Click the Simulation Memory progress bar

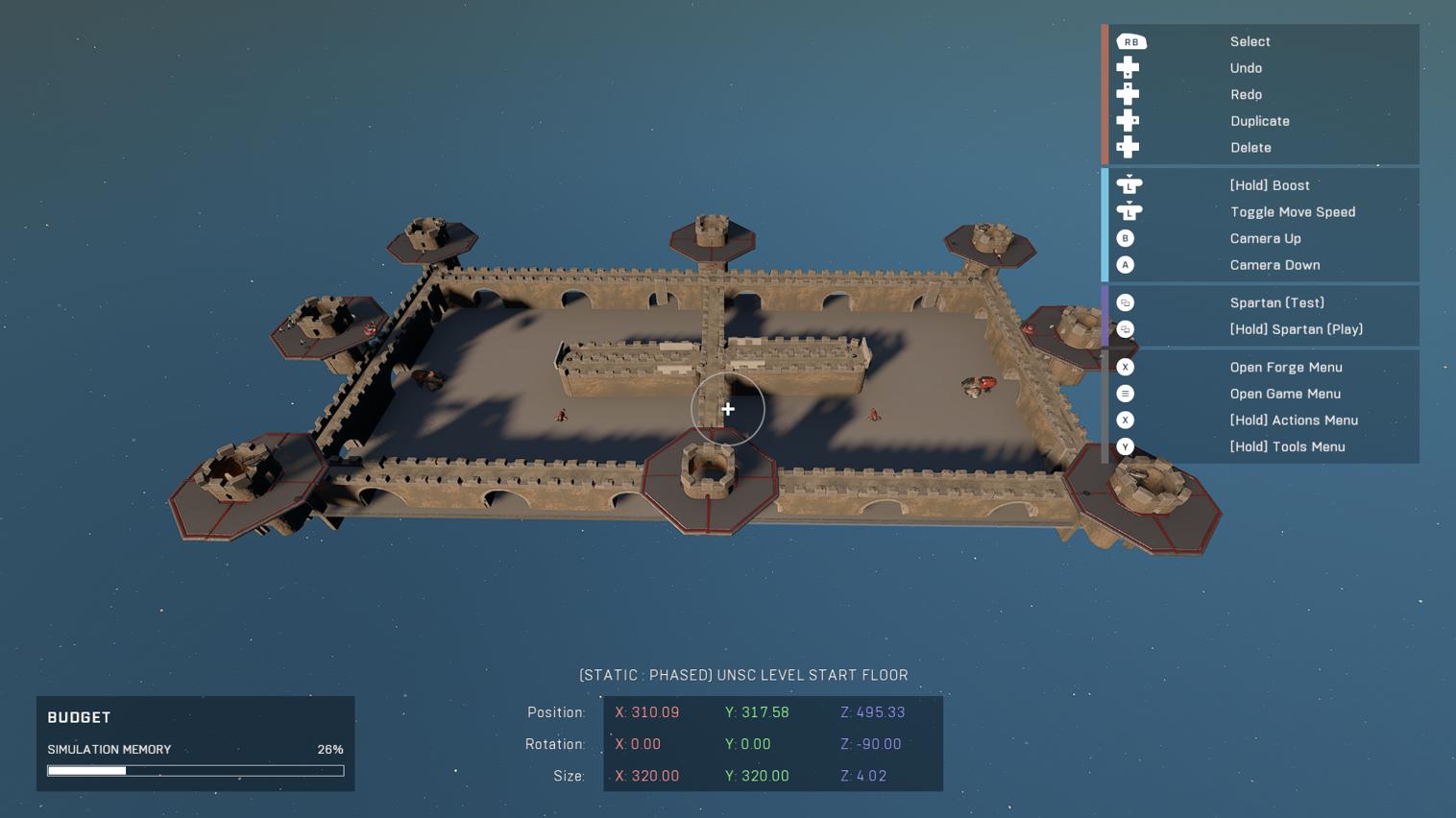coord(195,770)
